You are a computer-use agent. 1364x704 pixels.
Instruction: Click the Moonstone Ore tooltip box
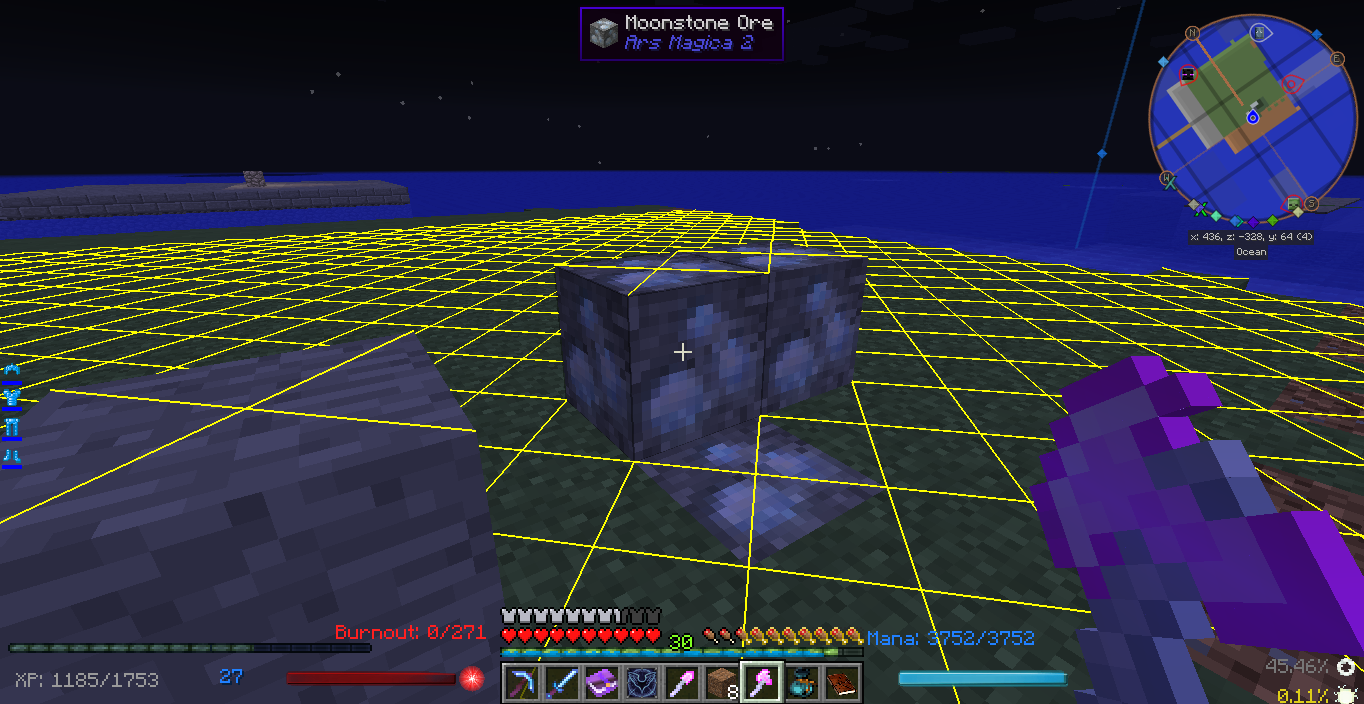click(681, 34)
